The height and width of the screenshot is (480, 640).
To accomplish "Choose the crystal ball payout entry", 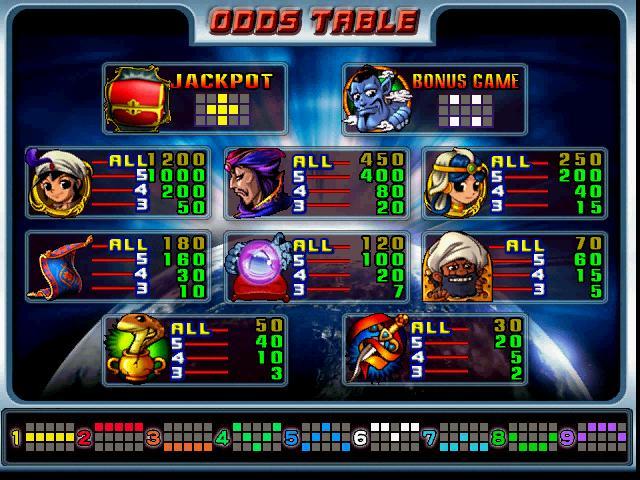I will tap(315, 267).
